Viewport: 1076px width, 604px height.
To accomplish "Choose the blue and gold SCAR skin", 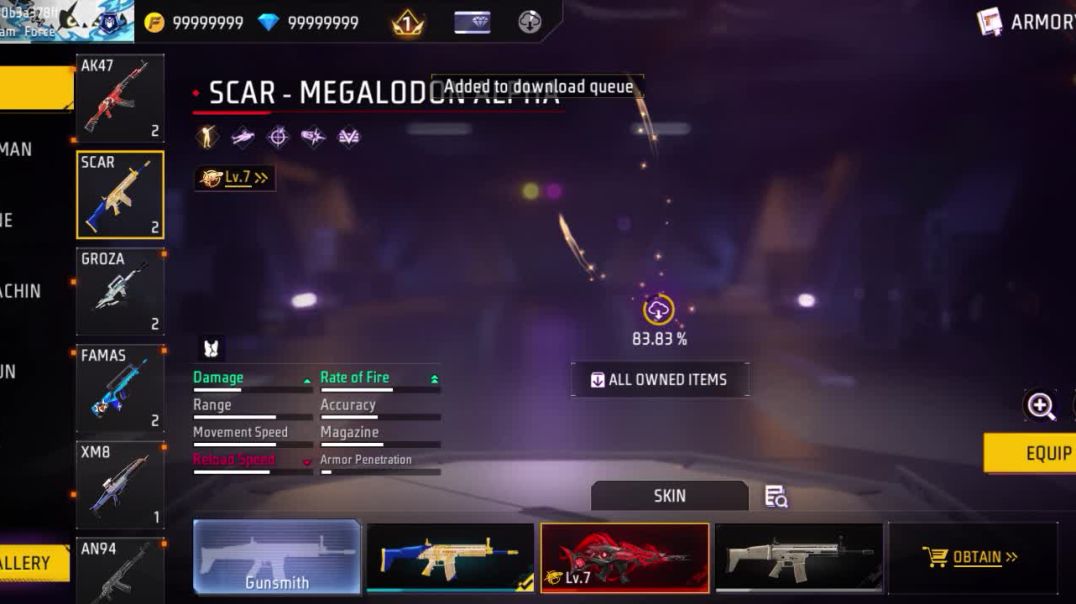I will pyautogui.click(x=450, y=557).
